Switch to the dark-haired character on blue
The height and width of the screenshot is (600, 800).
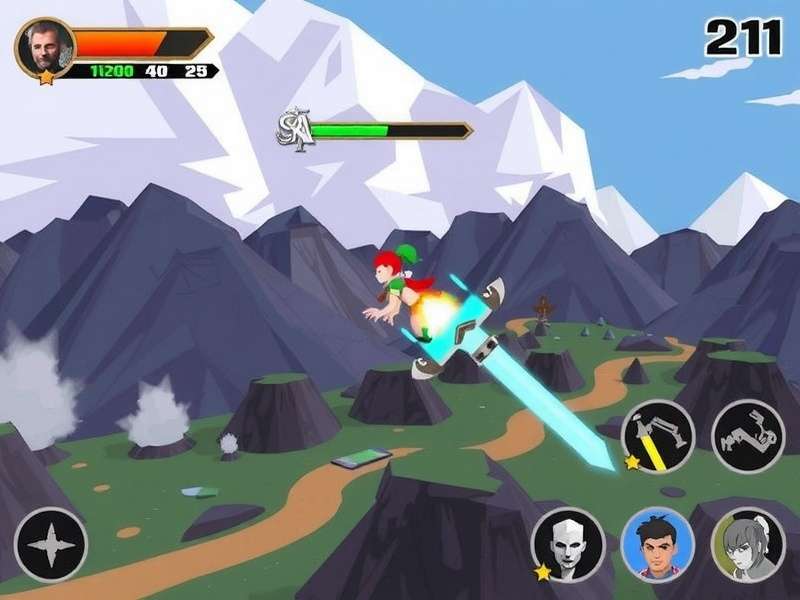click(x=657, y=545)
